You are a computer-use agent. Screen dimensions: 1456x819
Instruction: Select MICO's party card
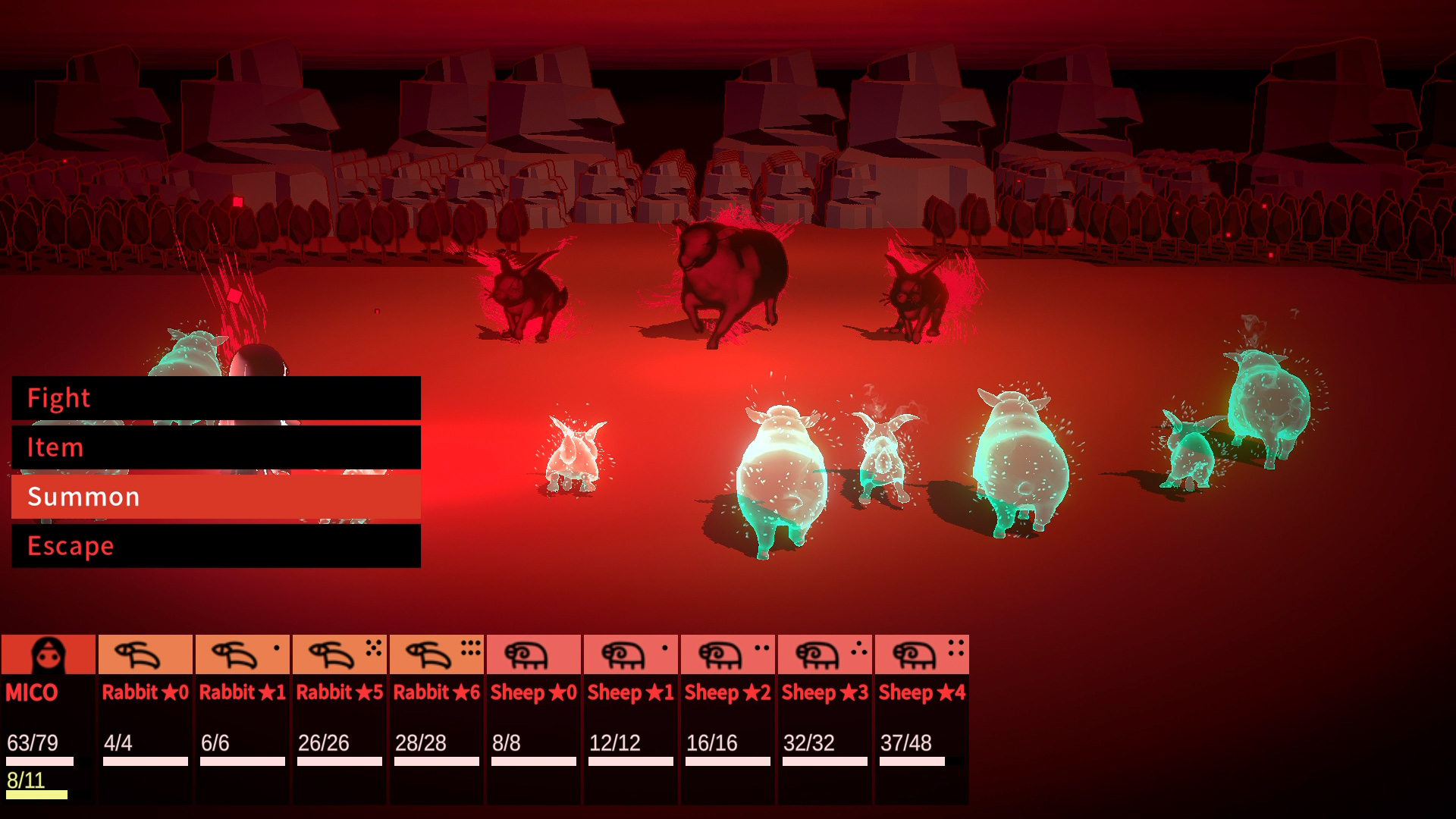tap(49, 717)
